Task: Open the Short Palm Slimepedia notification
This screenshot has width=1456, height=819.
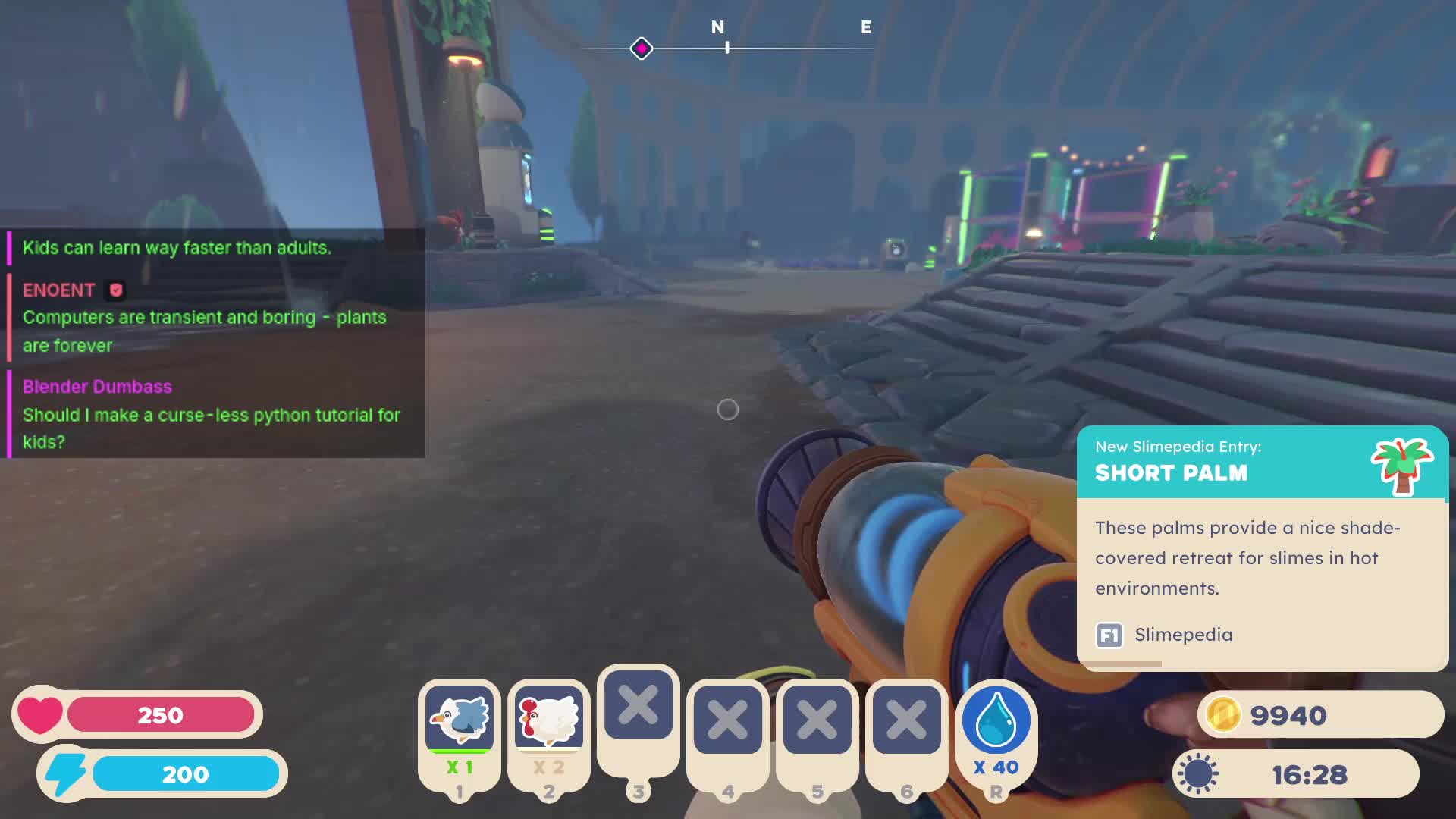Action: 1262,548
